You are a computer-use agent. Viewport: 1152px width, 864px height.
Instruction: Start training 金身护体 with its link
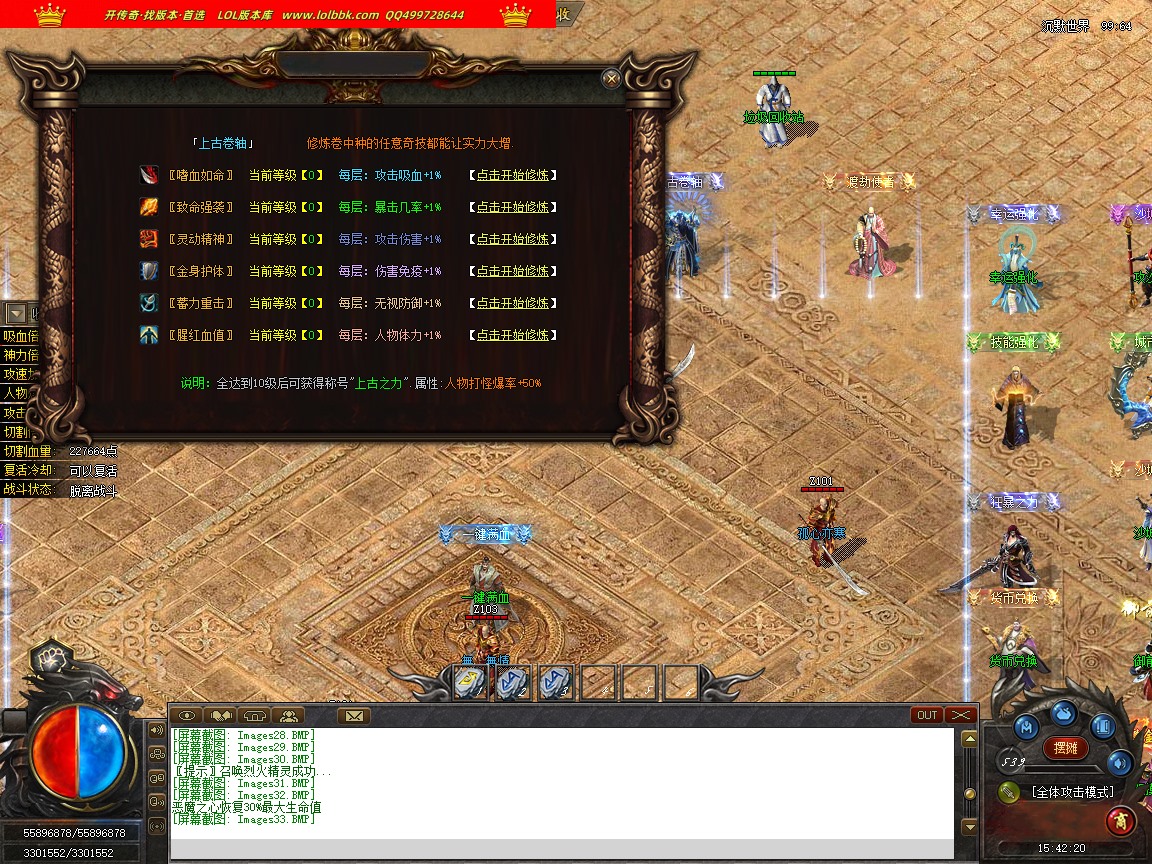(512, 271)
